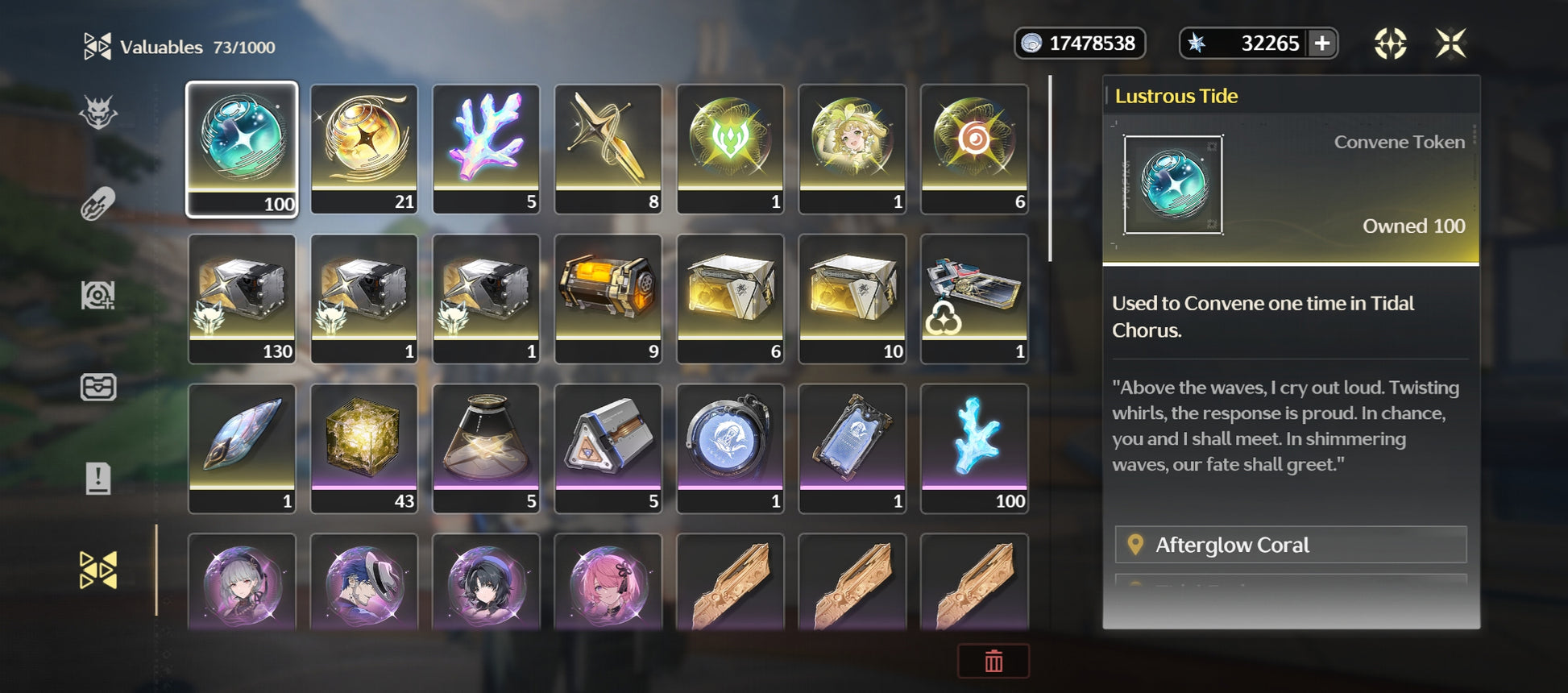
Task: Select the Lustrous Tide teal orb slot
Action: 242,149
